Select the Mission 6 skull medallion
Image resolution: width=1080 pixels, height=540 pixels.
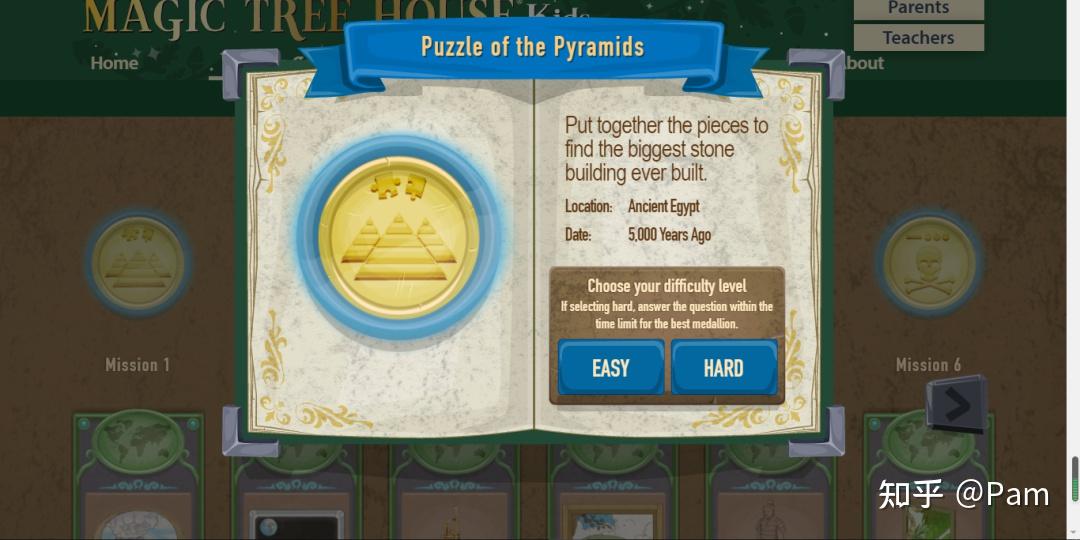(927, 263)
